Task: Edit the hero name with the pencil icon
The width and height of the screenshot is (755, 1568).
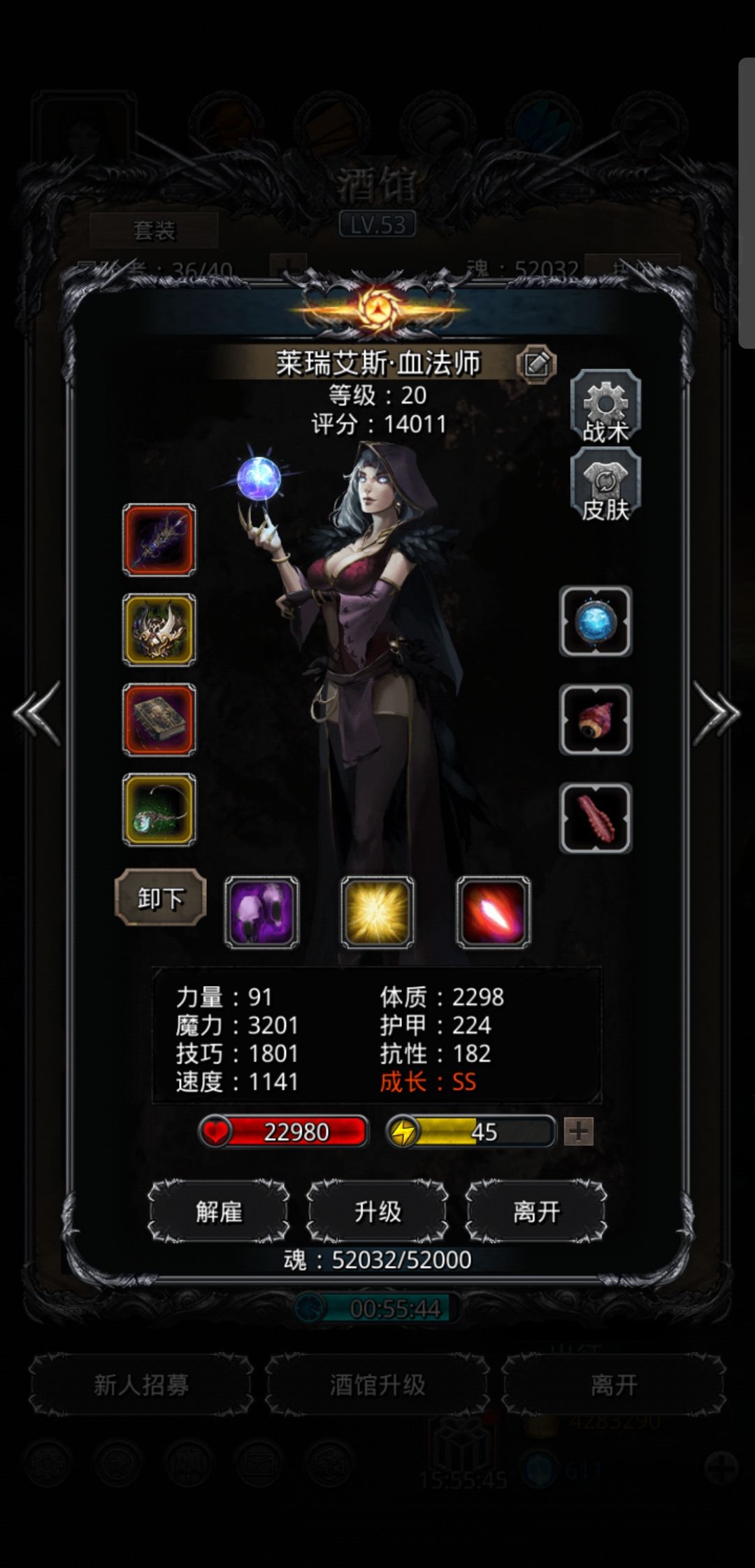Action: tap(536, 363)
